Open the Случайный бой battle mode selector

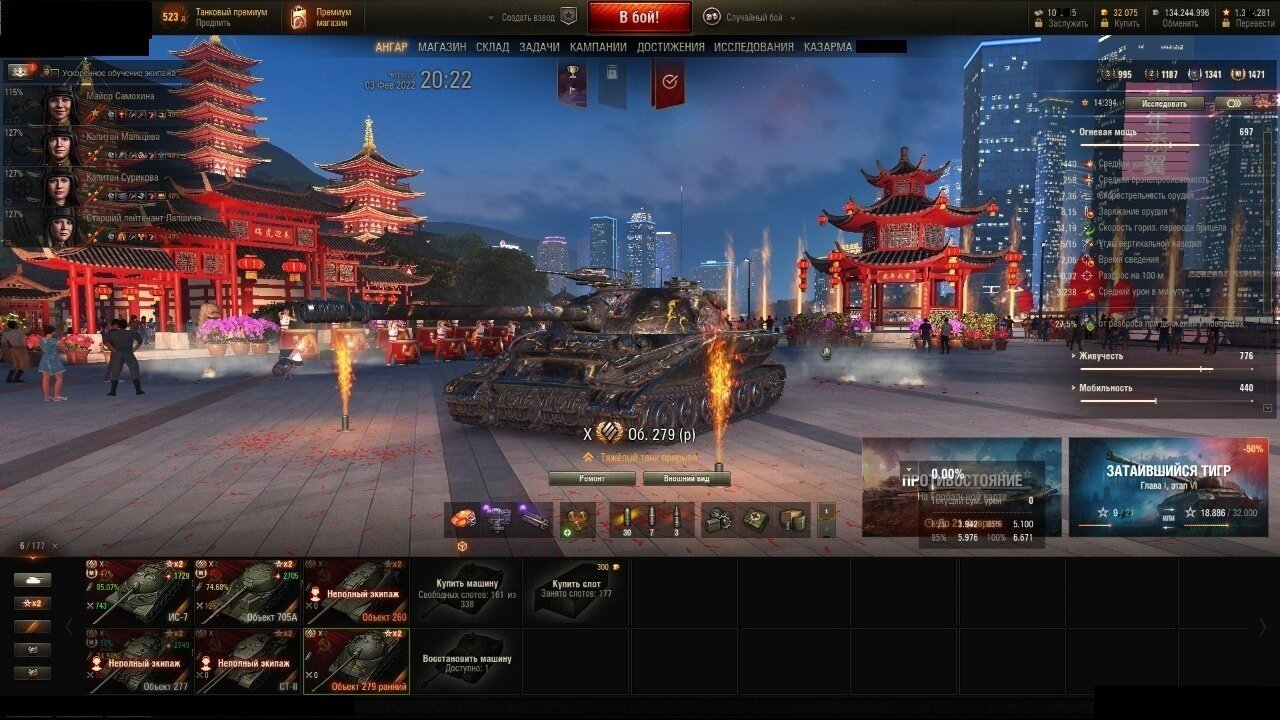(745, 17)
